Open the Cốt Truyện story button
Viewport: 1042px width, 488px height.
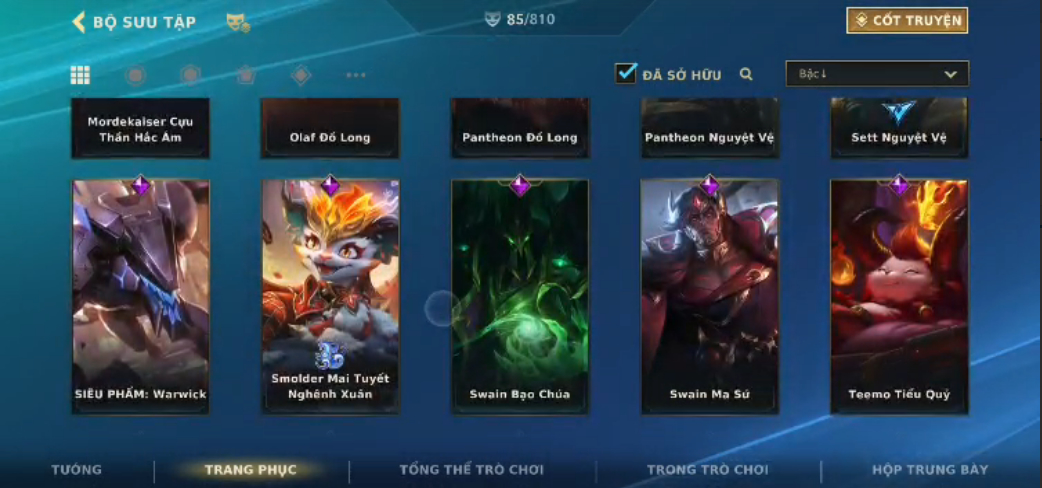(x=907, y=20)
